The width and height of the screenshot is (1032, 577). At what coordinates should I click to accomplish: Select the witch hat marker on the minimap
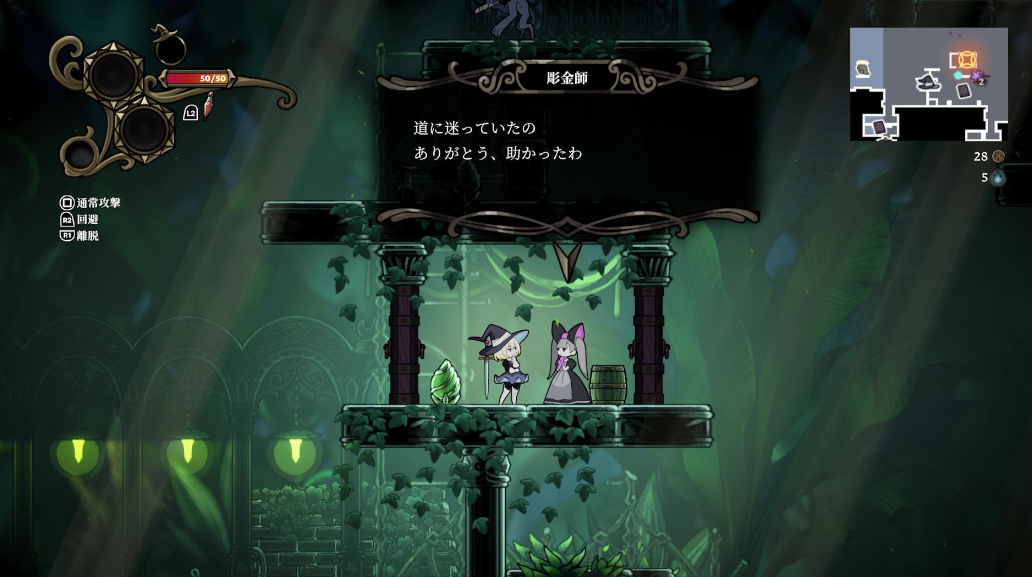click(x=929, y=80)
